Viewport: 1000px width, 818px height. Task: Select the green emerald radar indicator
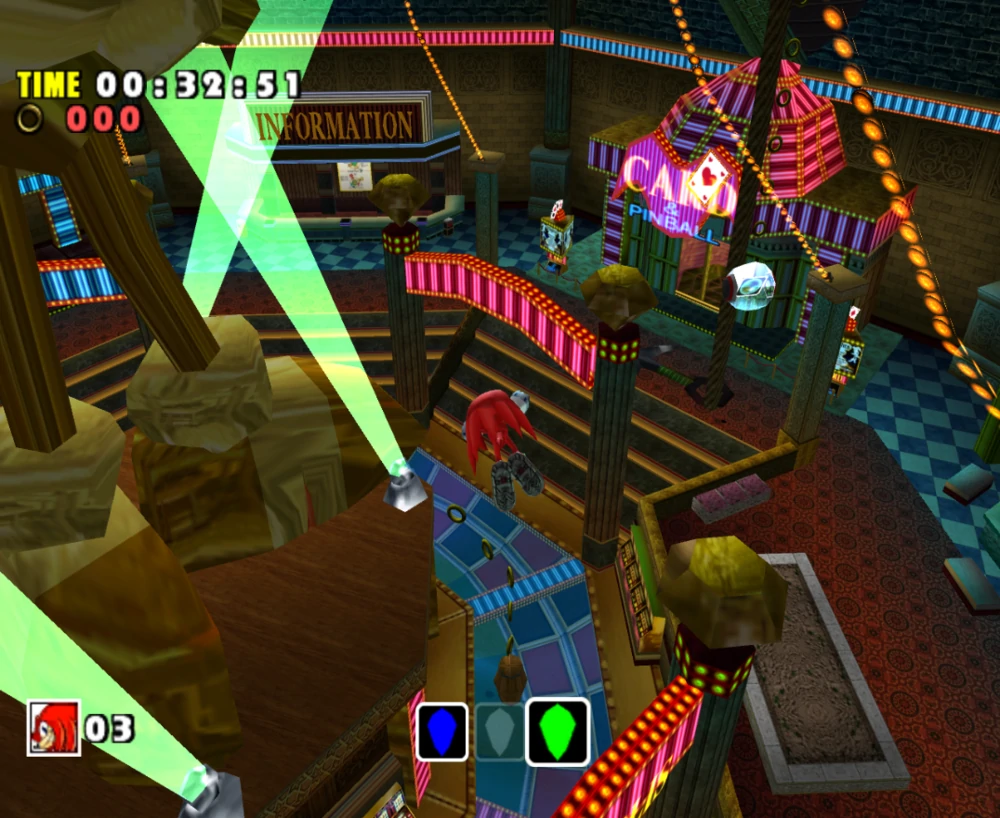(557, 731)
